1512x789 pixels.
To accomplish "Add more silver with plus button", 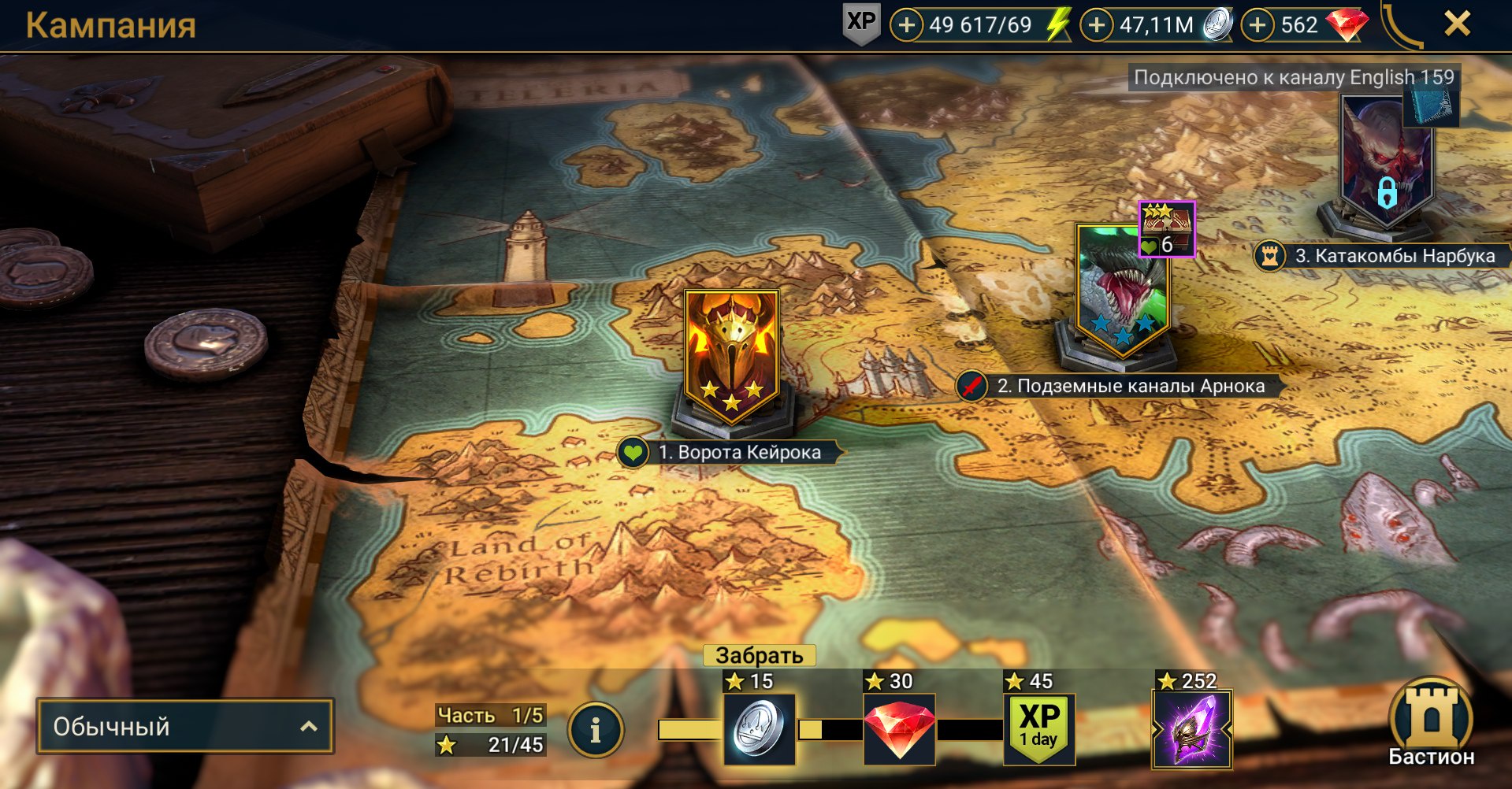I will tap(1096, 25).
